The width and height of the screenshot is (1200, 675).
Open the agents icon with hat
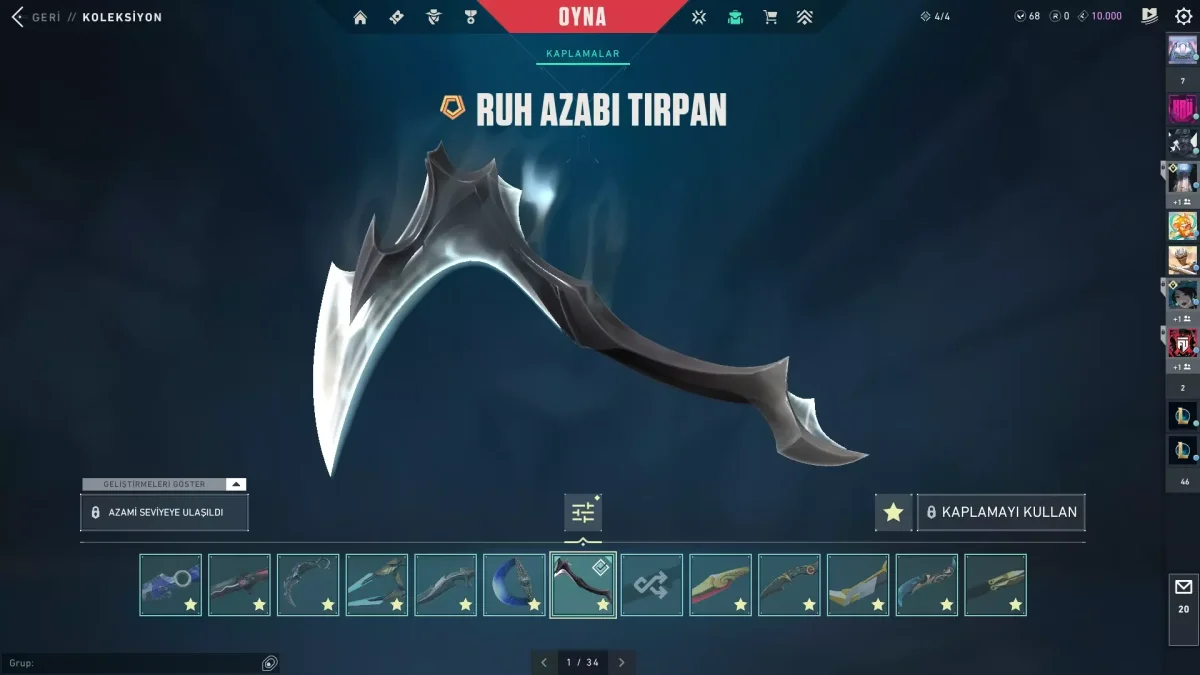[434, 17]
